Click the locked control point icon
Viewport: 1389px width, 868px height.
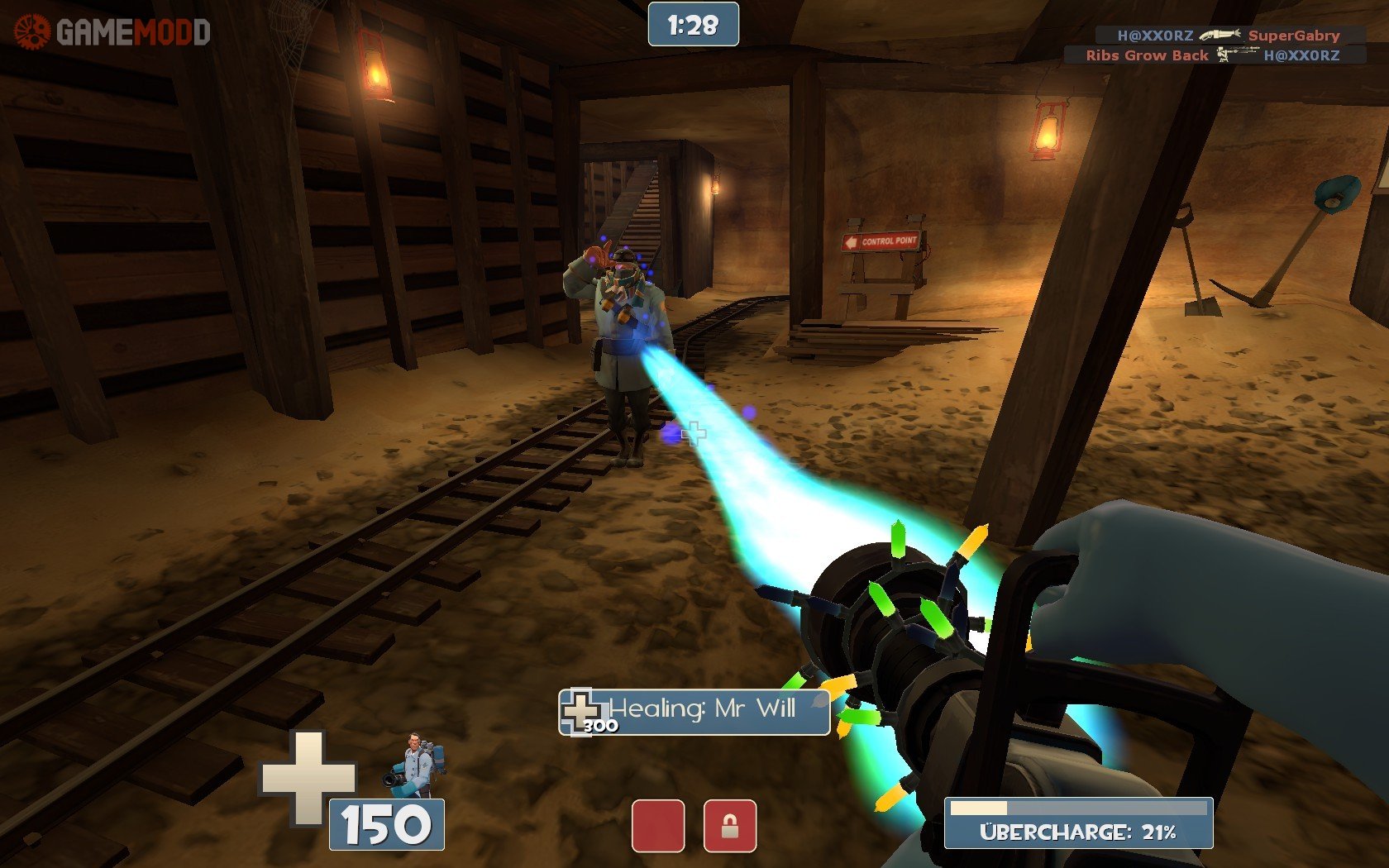point(729,825)
